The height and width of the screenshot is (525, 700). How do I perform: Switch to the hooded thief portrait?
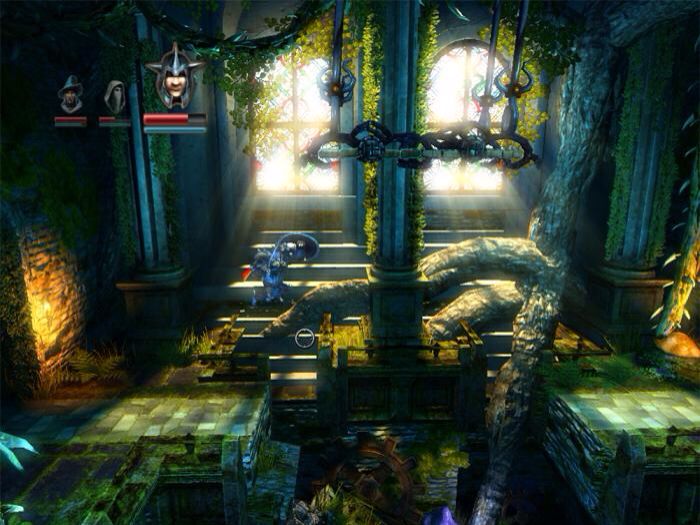(x=114, y=97)
